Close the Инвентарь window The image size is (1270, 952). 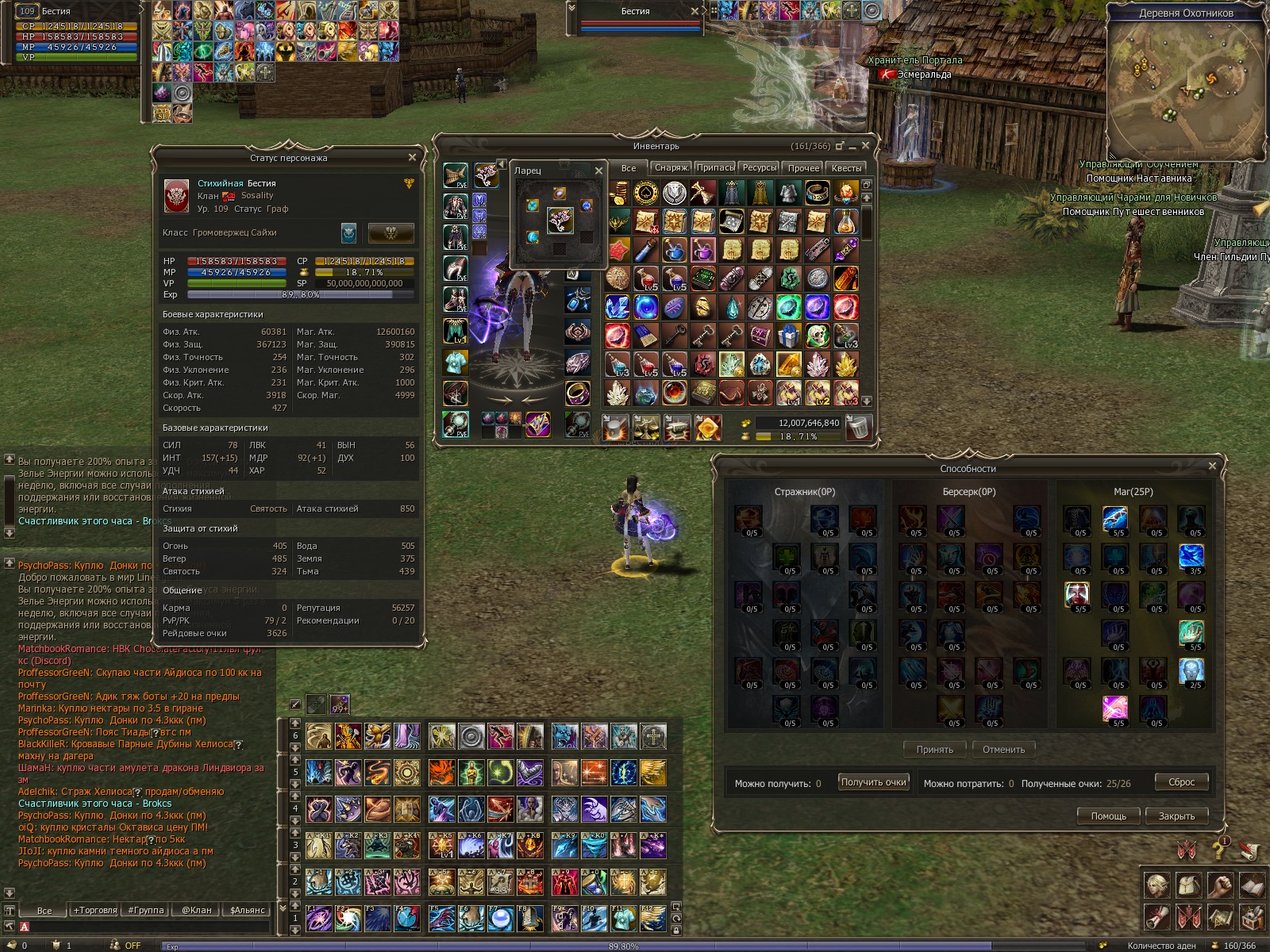tap(865, 146)
